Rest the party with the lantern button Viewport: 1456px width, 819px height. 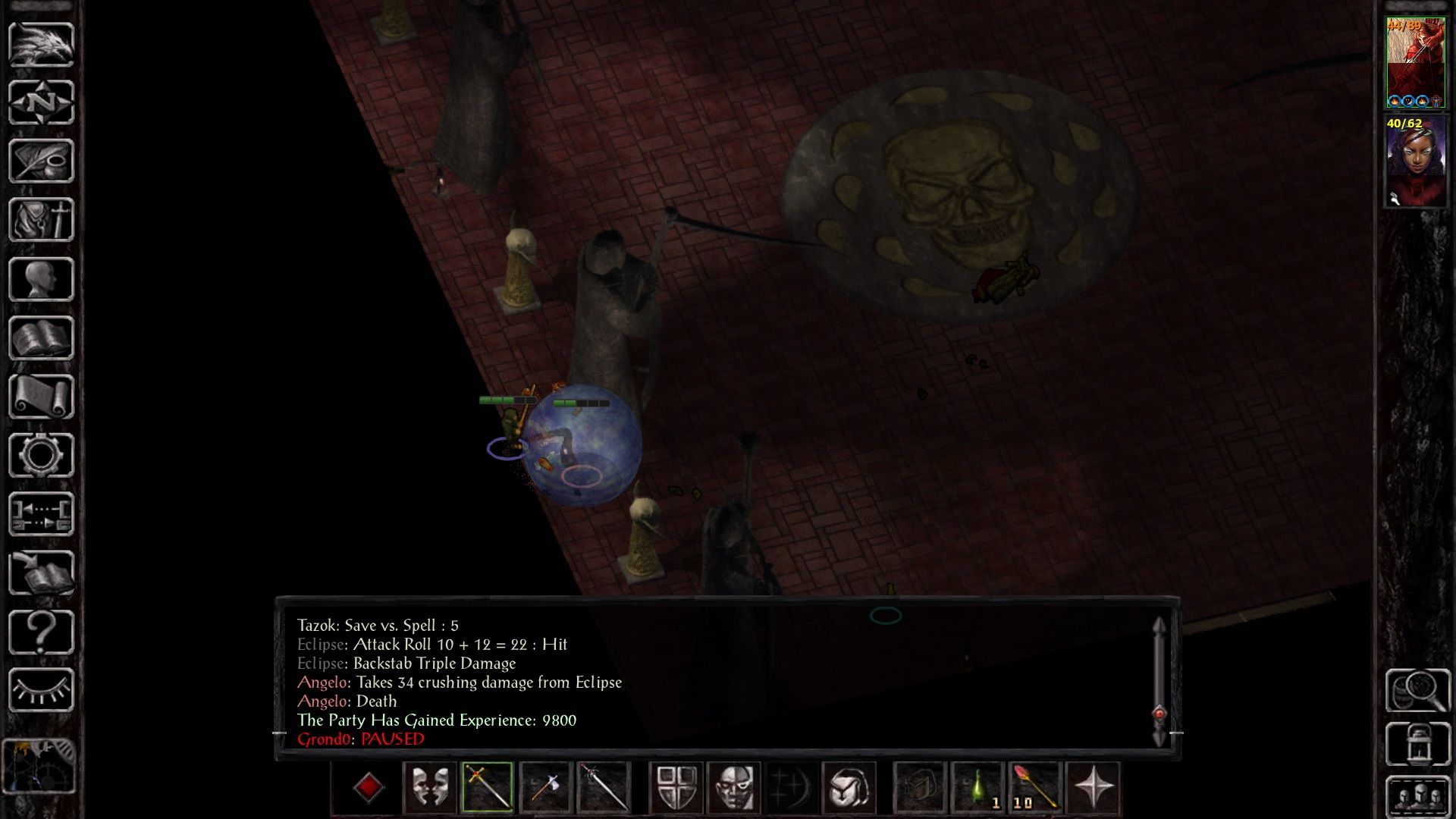[x=1417, y=743]
